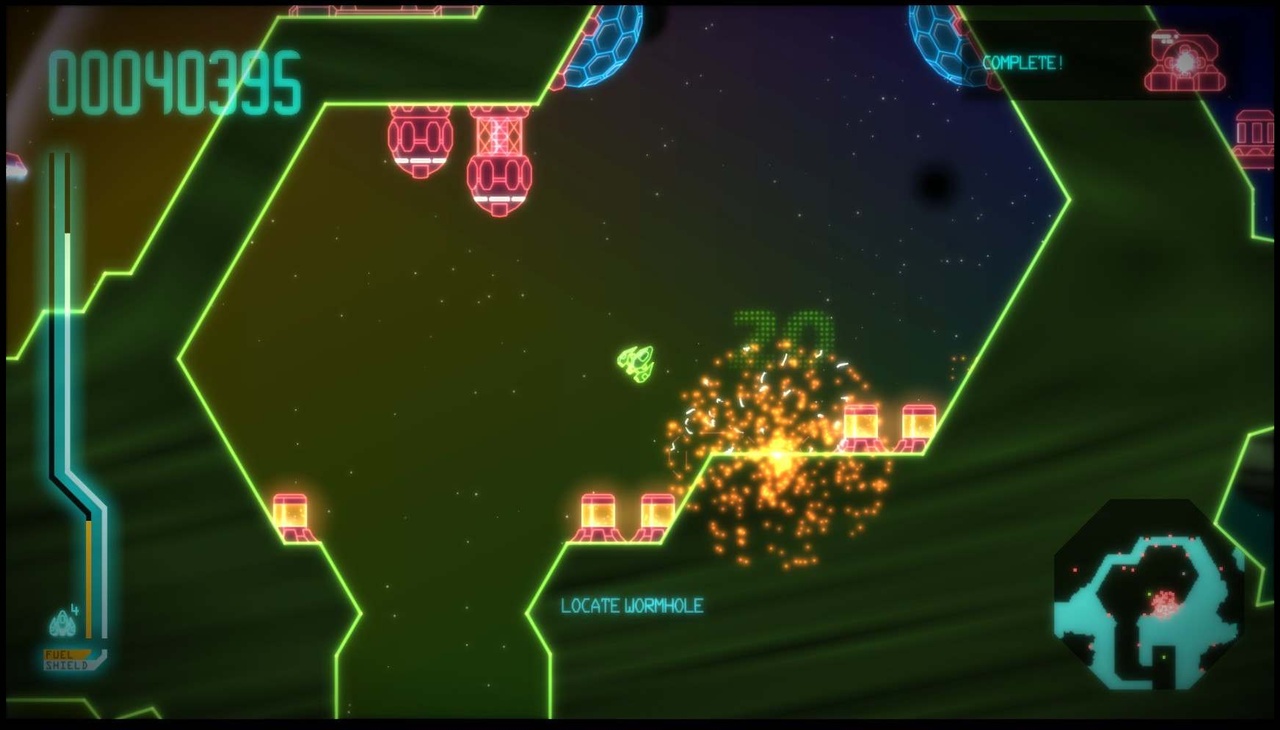The image size is (1280, 730).
Task: Click the ship count number 4
Action: (x=75, y=610)
